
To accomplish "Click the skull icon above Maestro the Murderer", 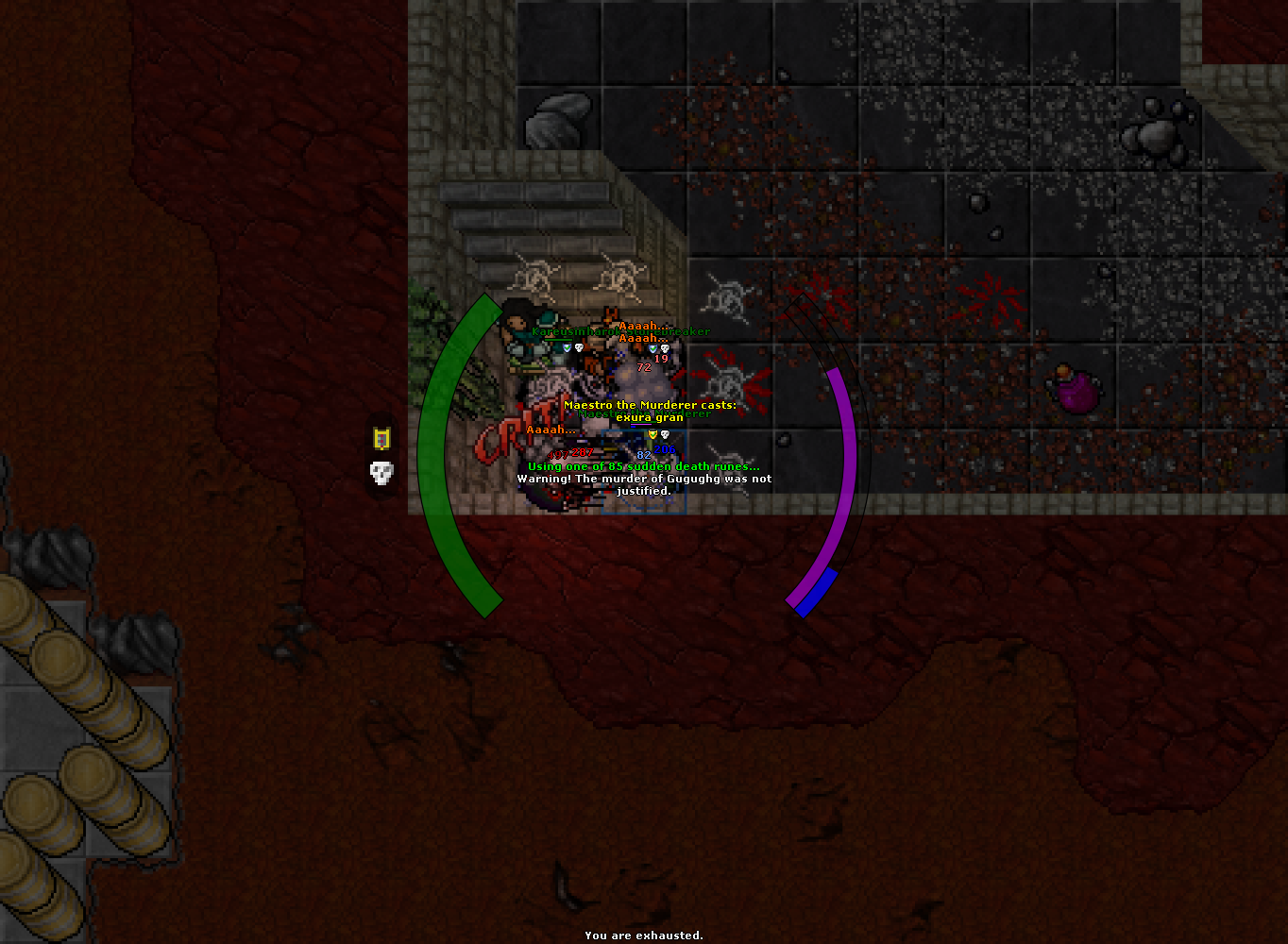I will click(664, 434).
